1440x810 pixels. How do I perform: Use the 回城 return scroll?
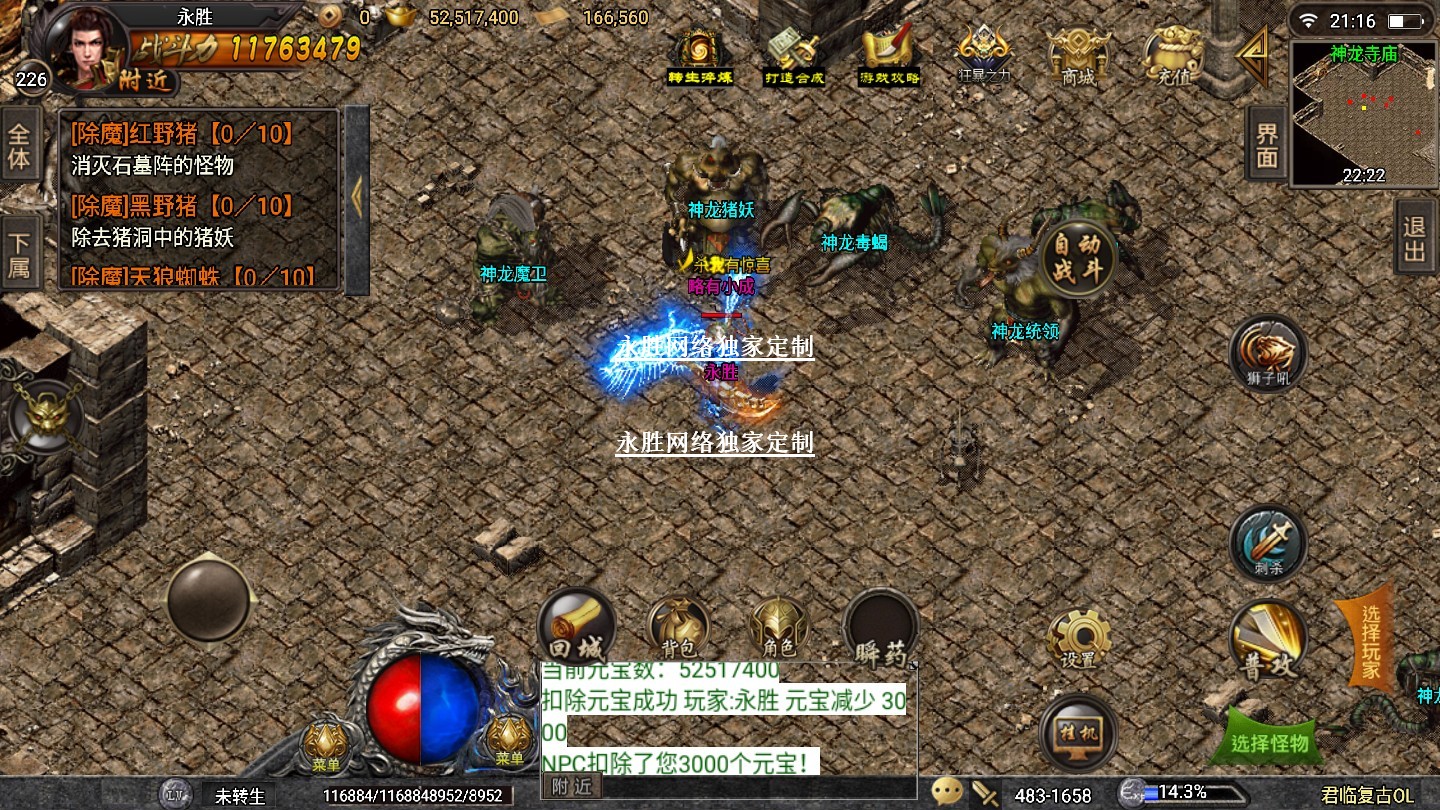(577, 627)
